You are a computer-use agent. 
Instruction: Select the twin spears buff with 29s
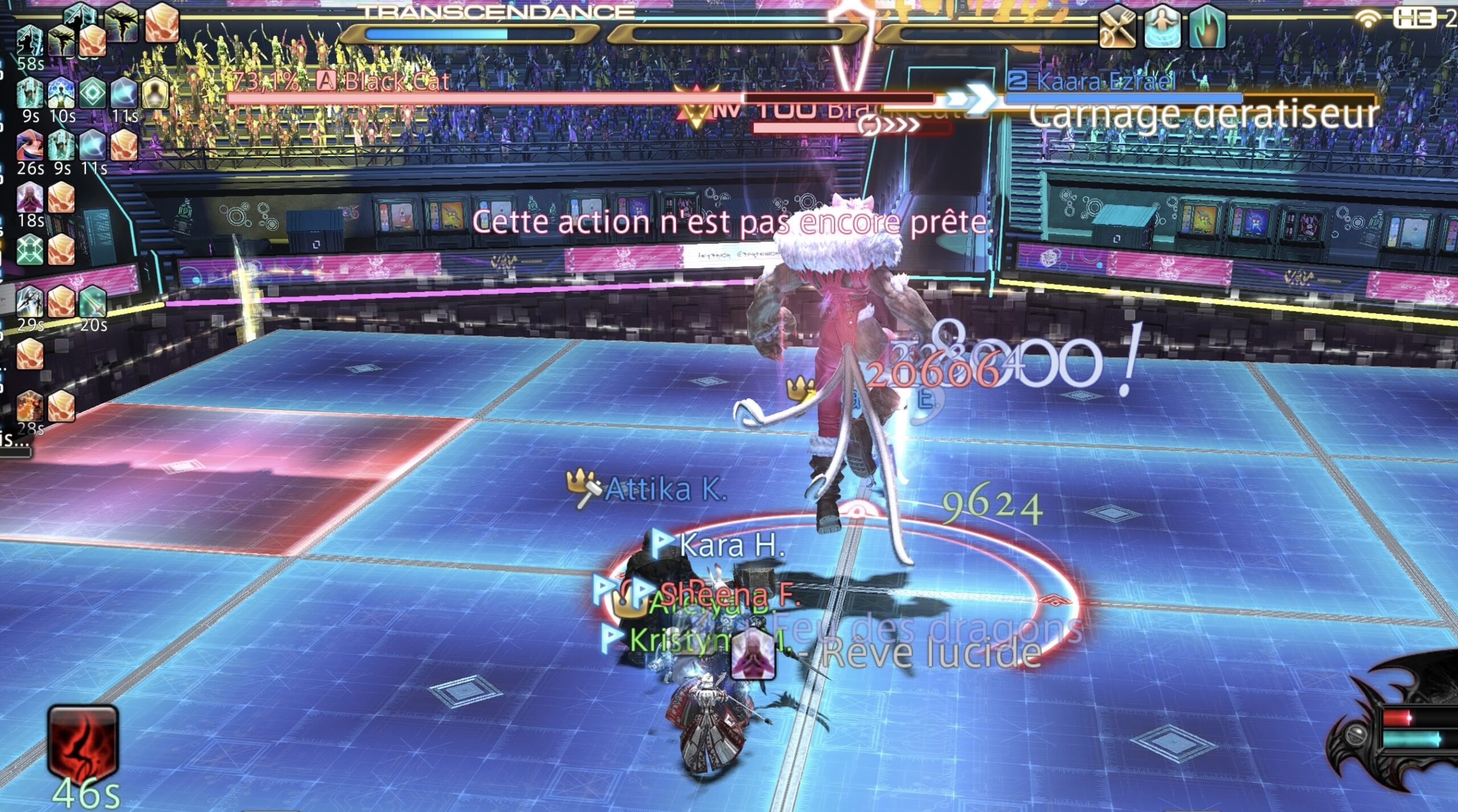point(30,302)
